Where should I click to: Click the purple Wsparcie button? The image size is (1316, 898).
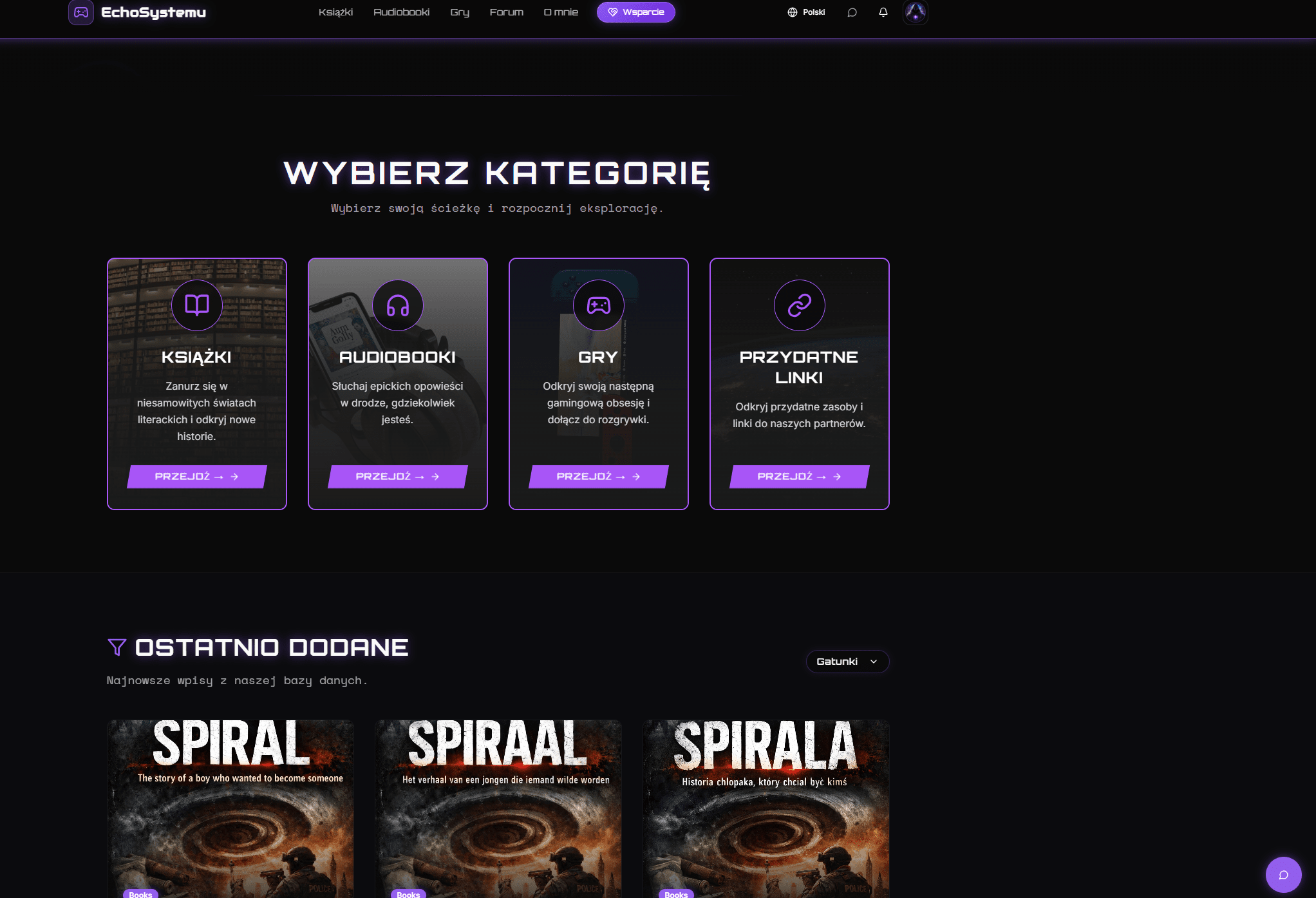point(635,12)
